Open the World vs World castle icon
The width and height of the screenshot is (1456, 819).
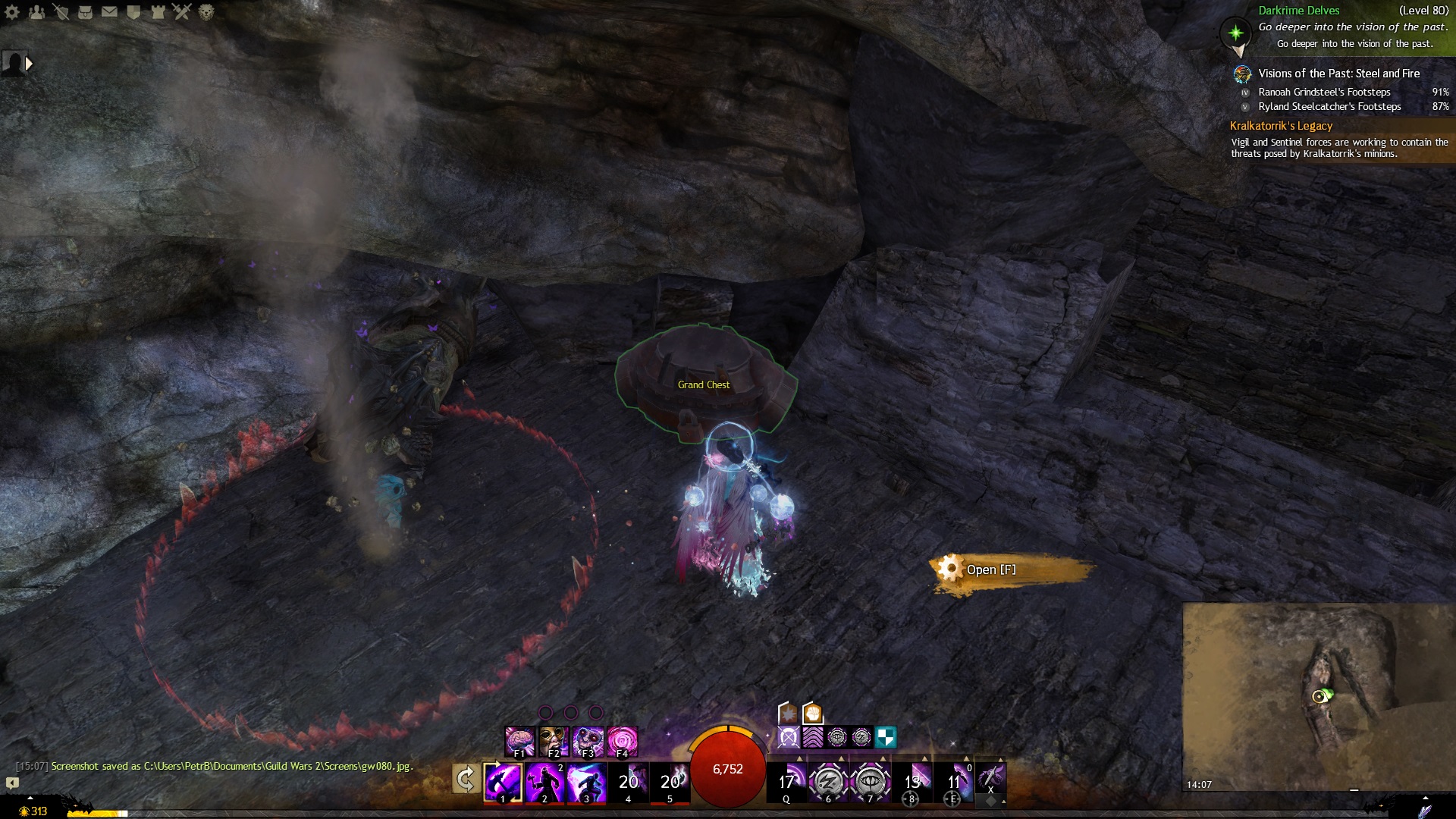158,11
